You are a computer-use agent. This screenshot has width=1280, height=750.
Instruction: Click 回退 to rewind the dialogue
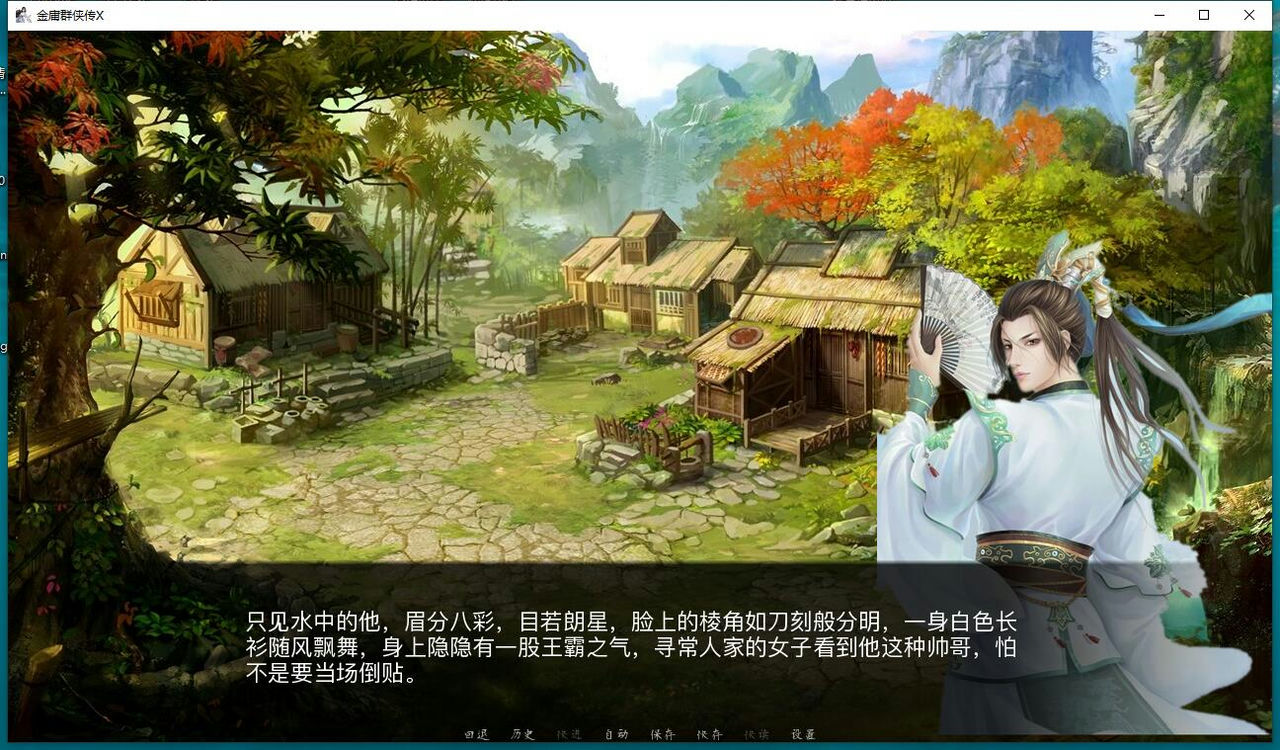point(474,734)
